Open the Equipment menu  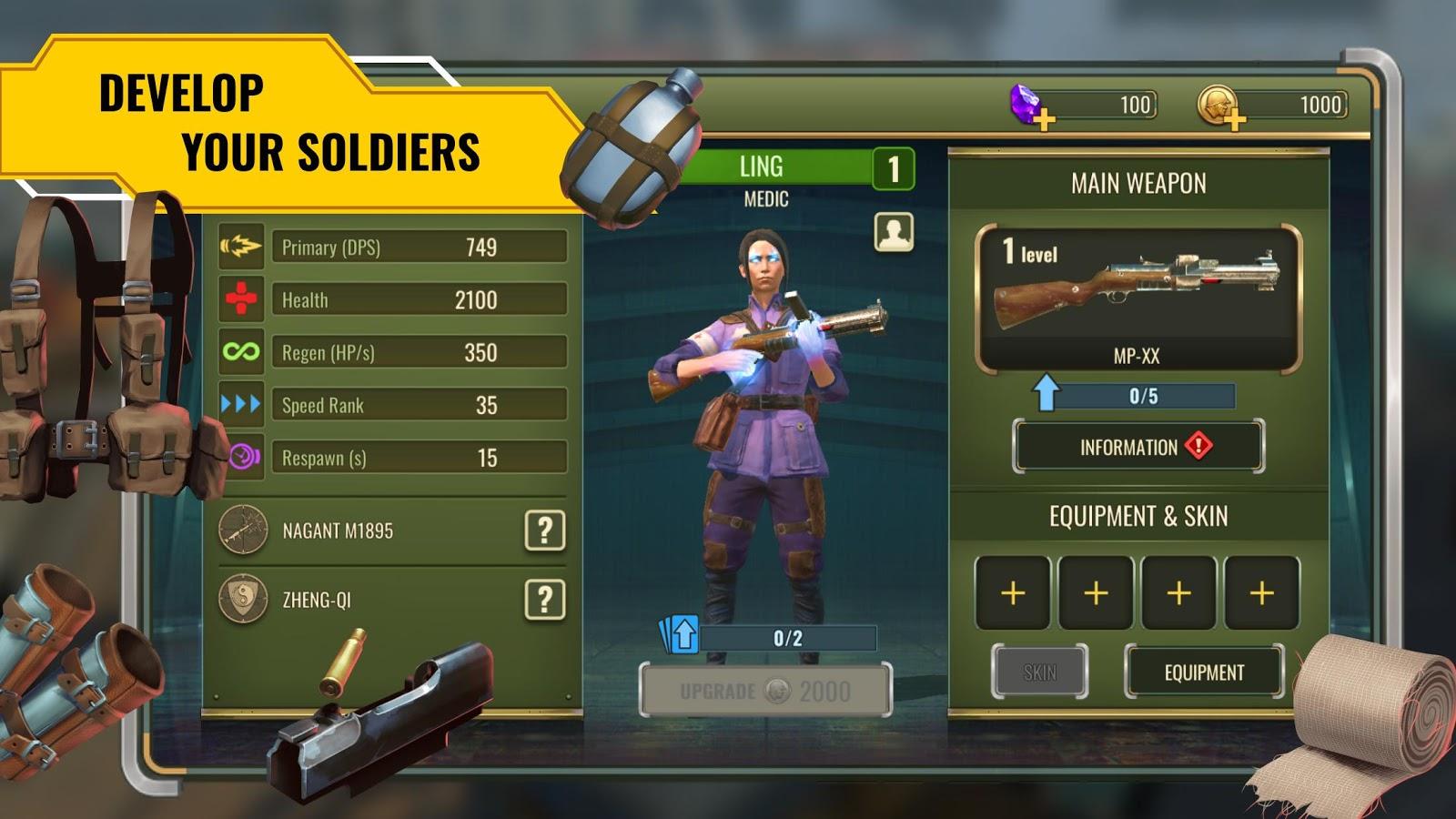1204,672
